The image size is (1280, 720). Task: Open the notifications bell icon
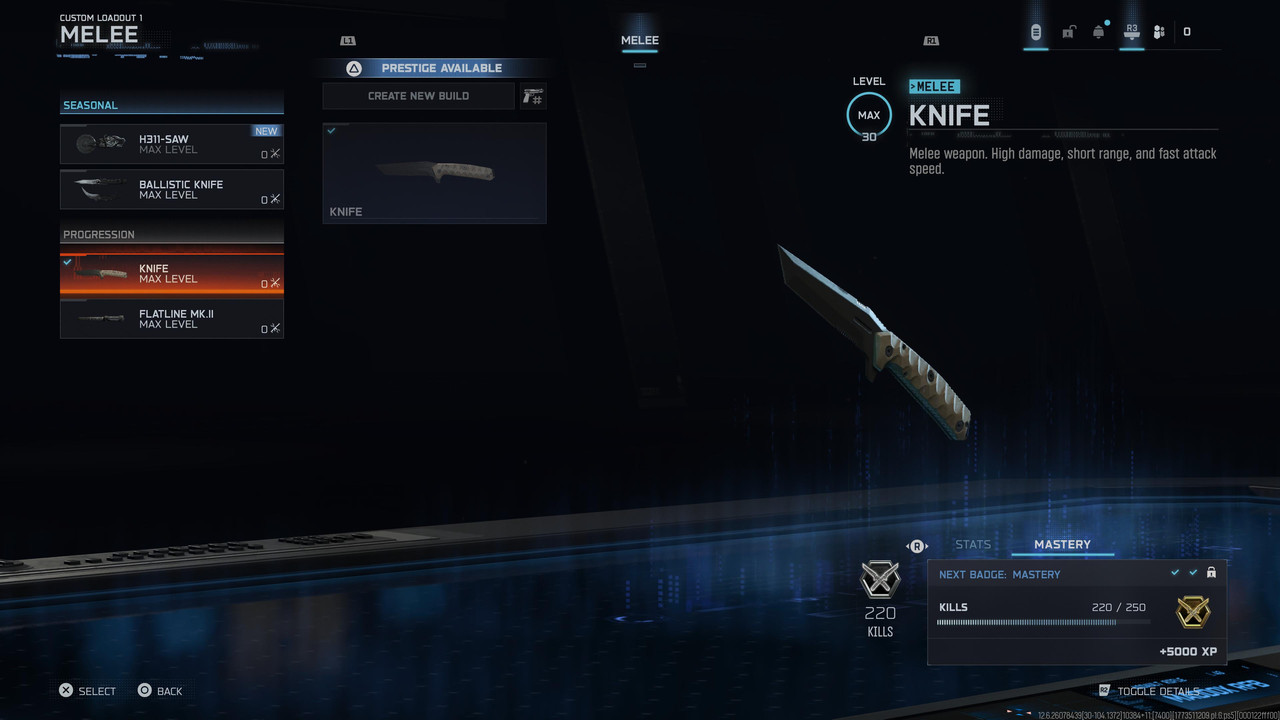pyautogui.click(x=1099, y=32)
